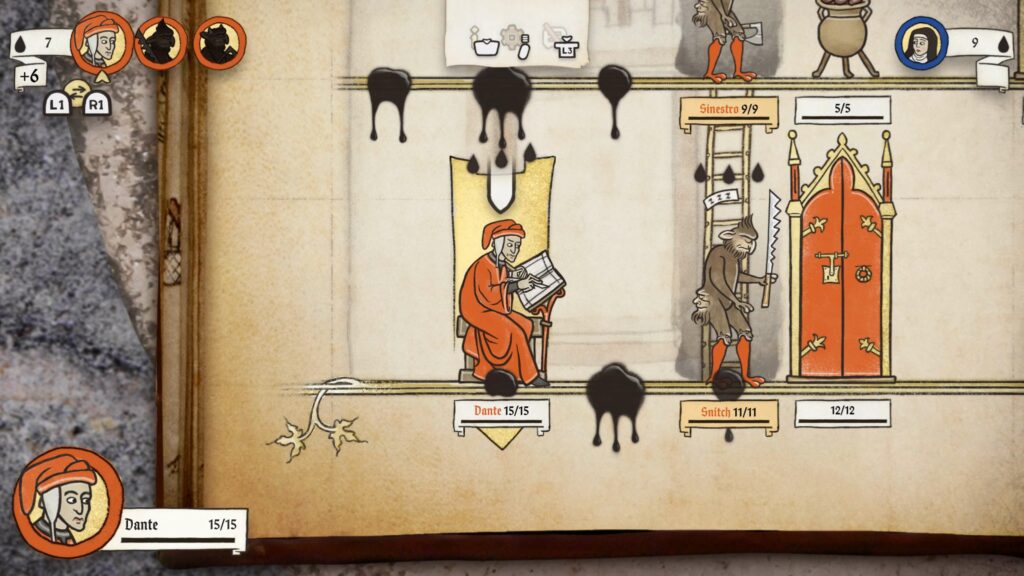Select the Dante 15/15 unit nameplate
Screen dimensions: 1024x576
click(501, 412)
